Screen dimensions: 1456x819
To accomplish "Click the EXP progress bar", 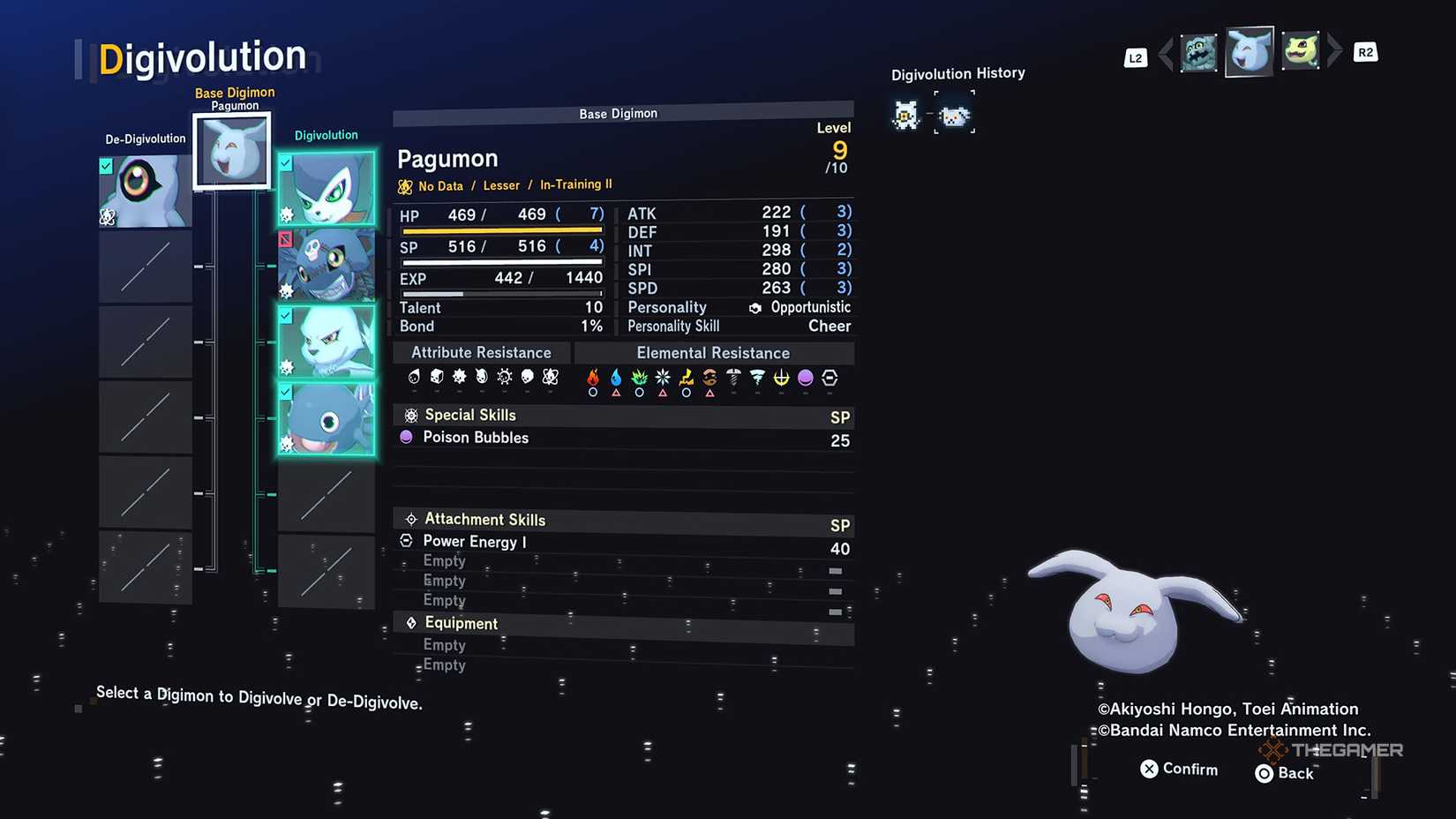I will point(499,292).
